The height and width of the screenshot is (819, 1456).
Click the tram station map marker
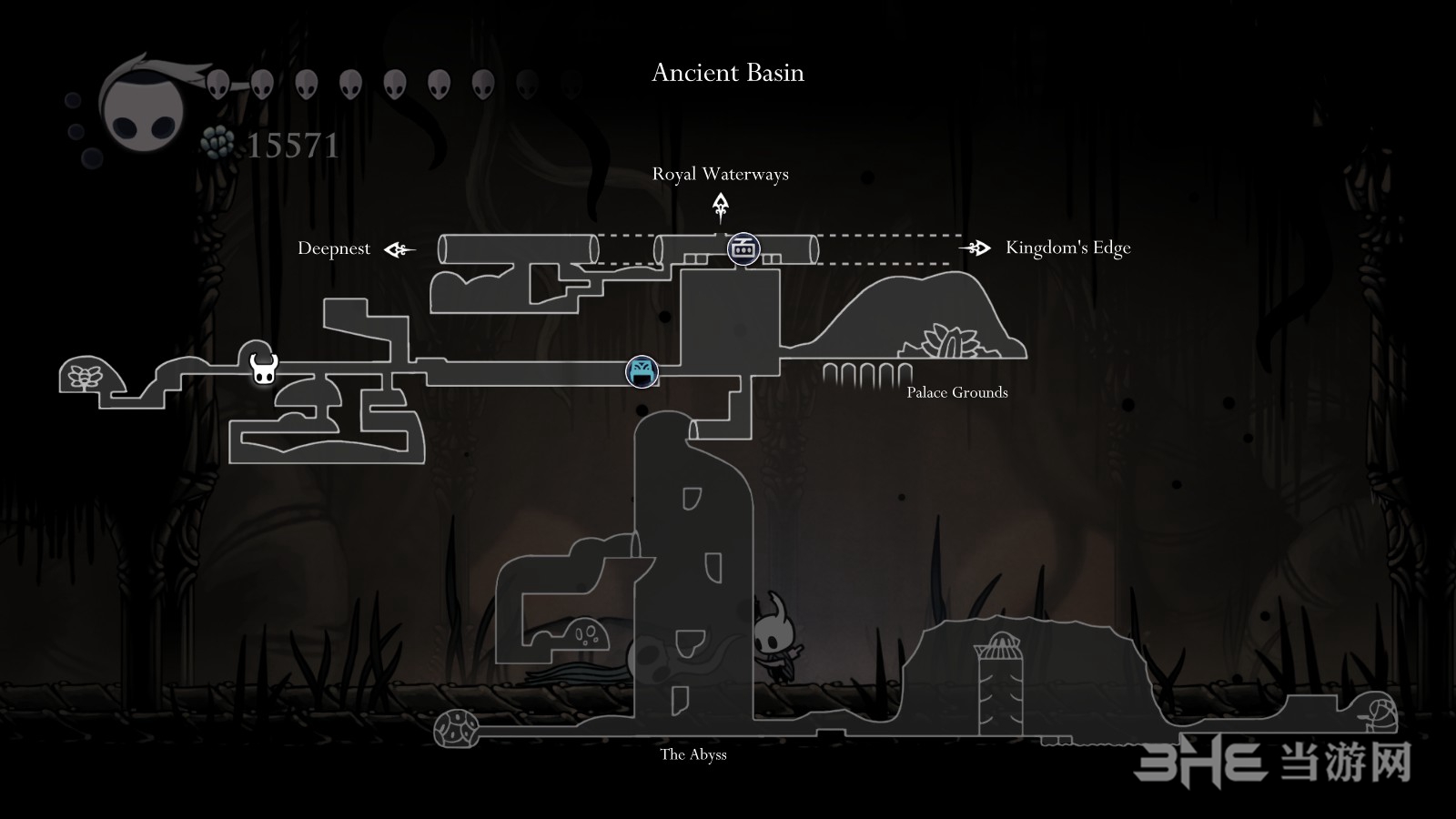tap(743, 248)
